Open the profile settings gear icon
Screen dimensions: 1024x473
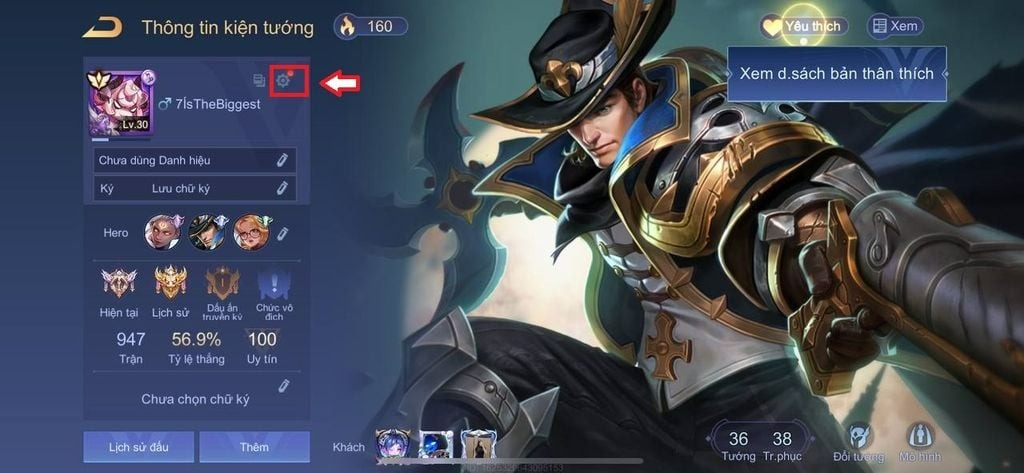click(284, 80)
